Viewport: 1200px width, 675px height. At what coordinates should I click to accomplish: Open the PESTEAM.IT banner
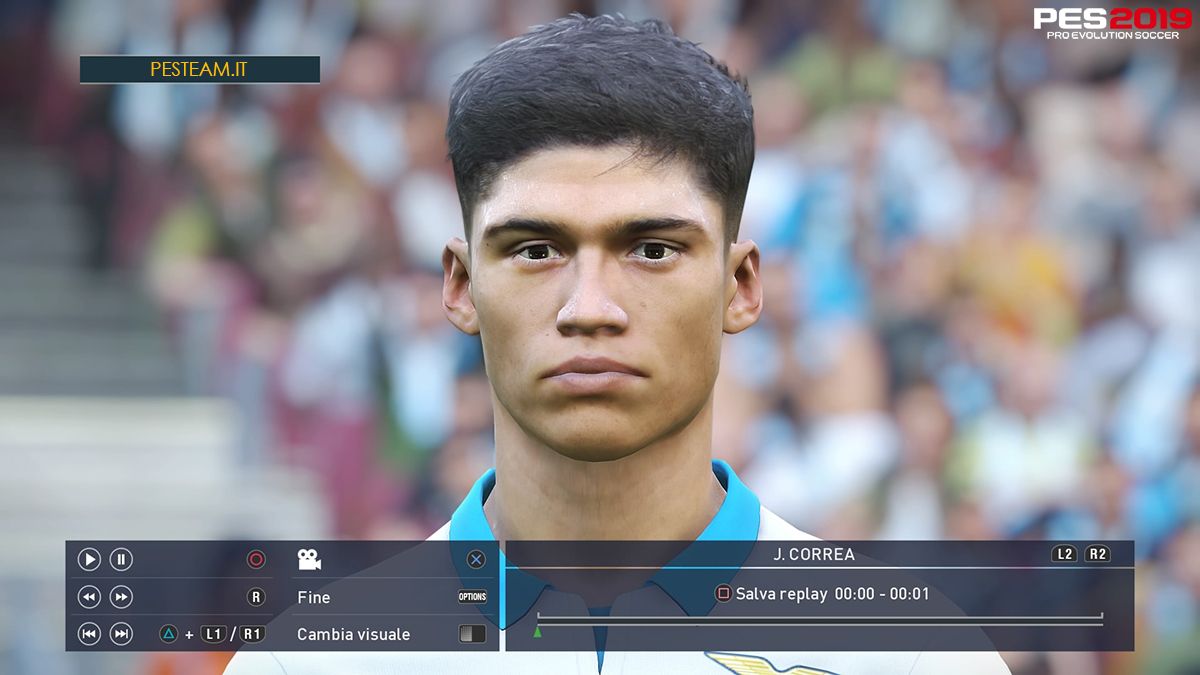pos(200,69)
